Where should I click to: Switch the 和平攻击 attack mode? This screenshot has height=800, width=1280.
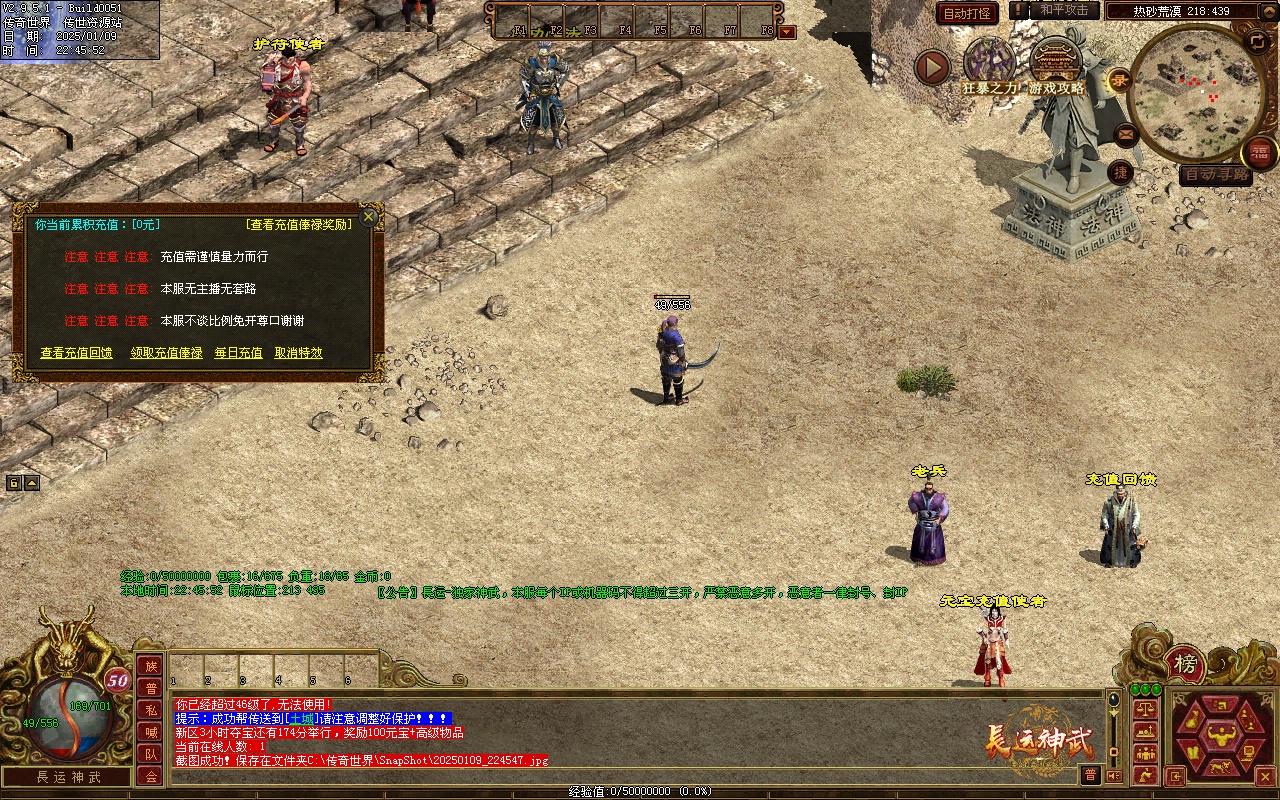pos(1064,10)
